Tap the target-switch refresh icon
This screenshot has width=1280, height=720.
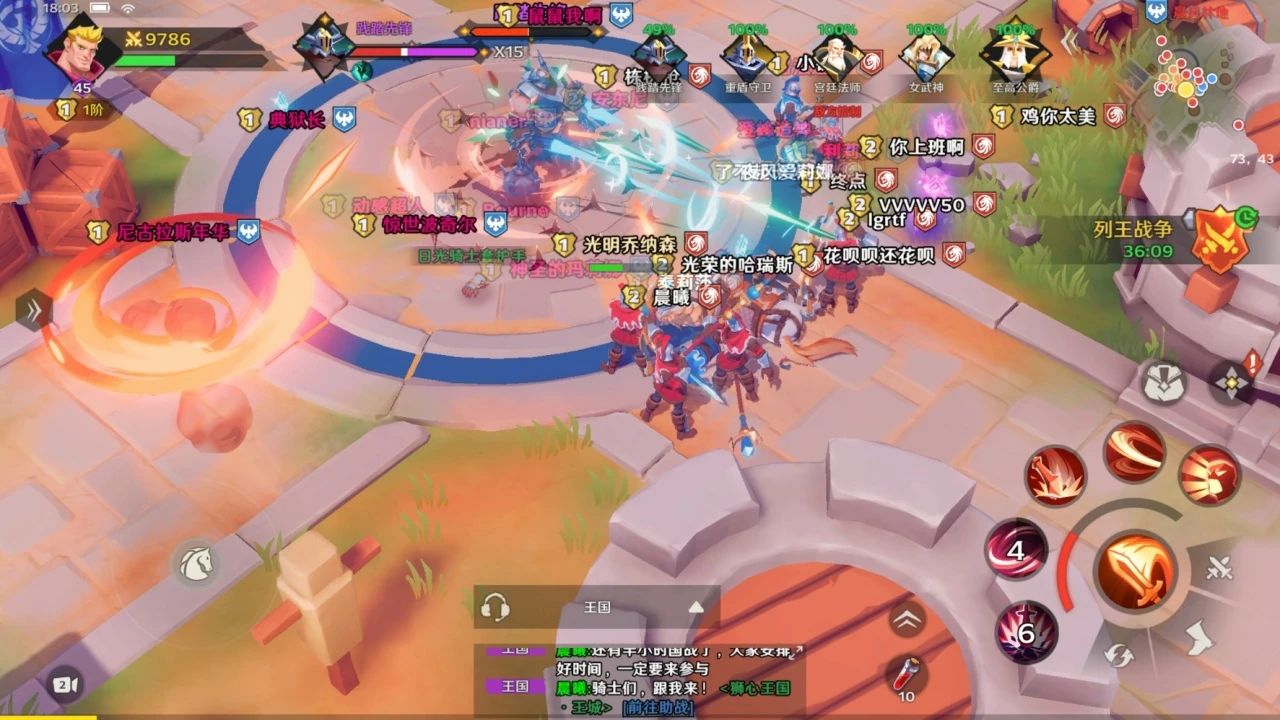pyautogui.click(x=1118, y=656)
